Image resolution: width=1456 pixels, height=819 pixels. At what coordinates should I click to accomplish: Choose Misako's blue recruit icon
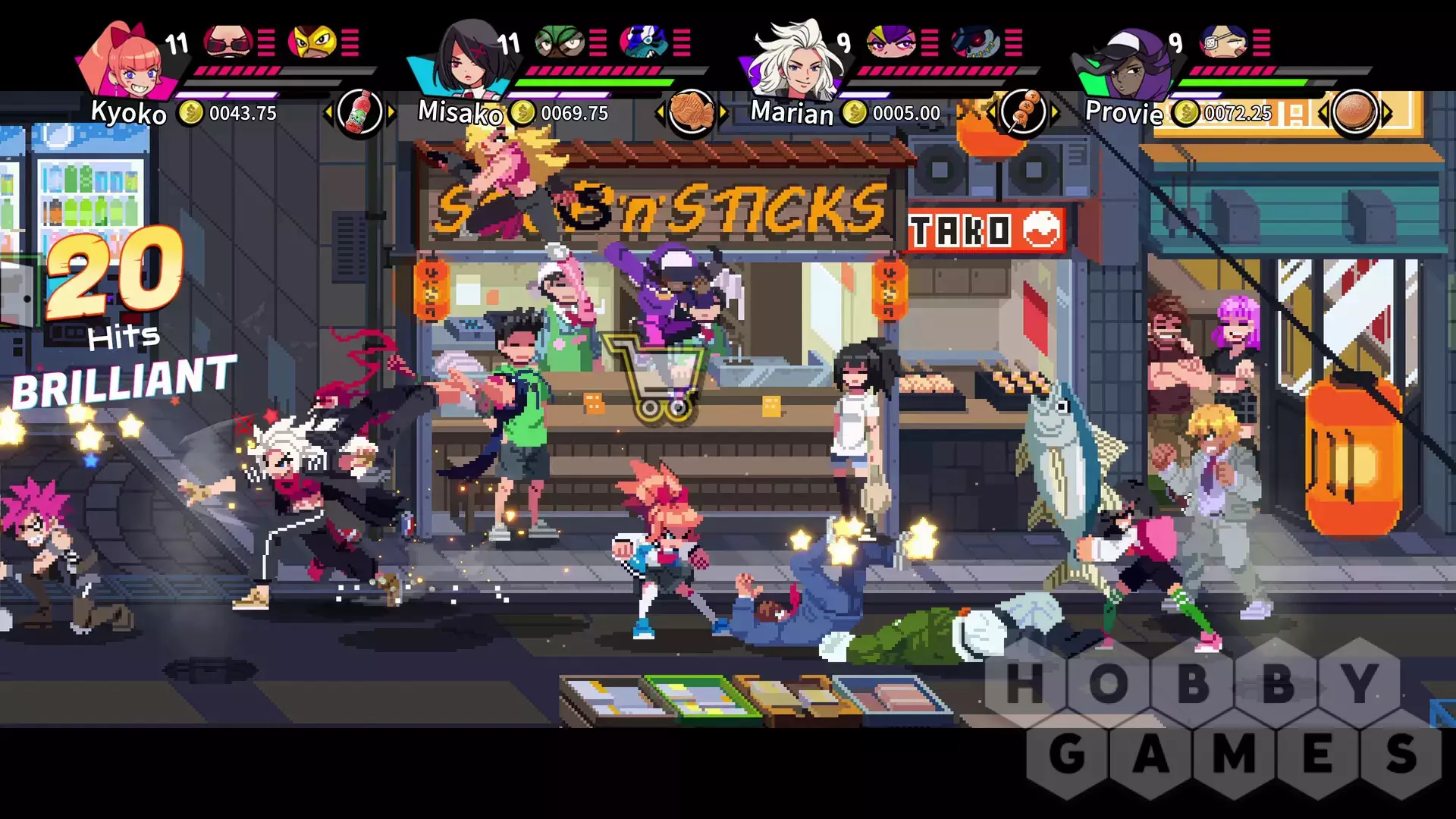pos(643,41)
